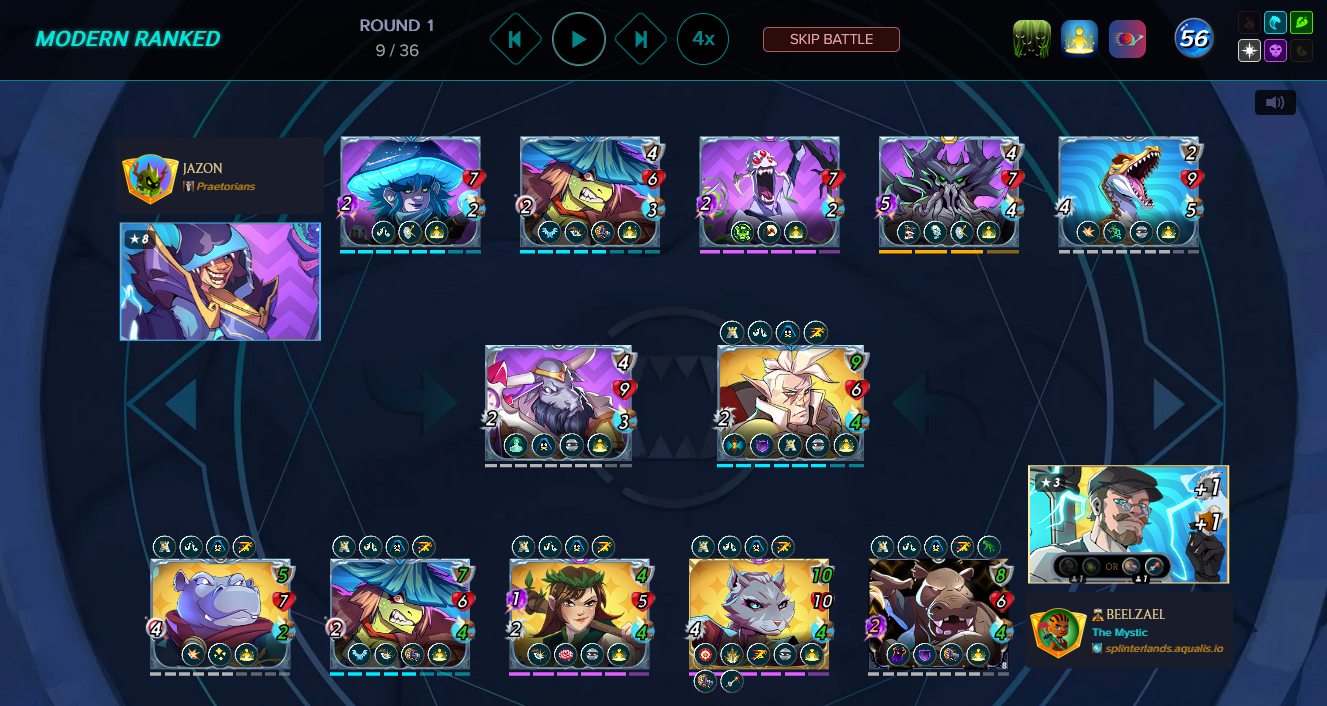Select the blue mushroom-hat monster card
The width and height of the screenshot is (1327, 706).
410,191
